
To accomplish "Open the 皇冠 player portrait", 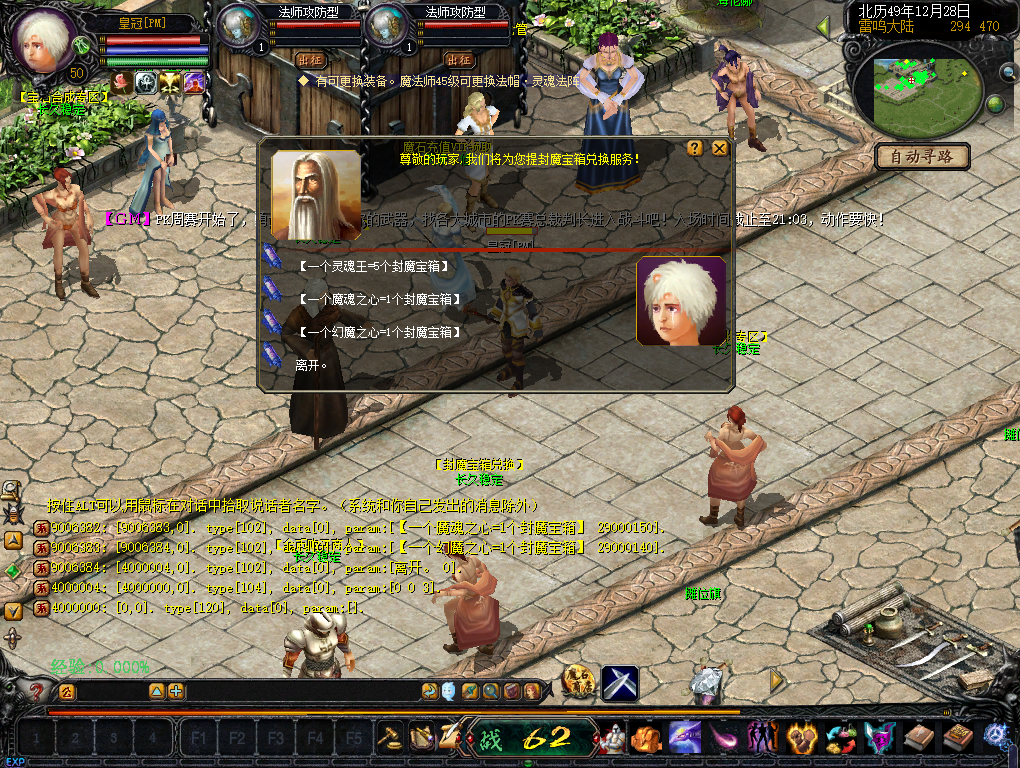I will [x=45, y=40].
